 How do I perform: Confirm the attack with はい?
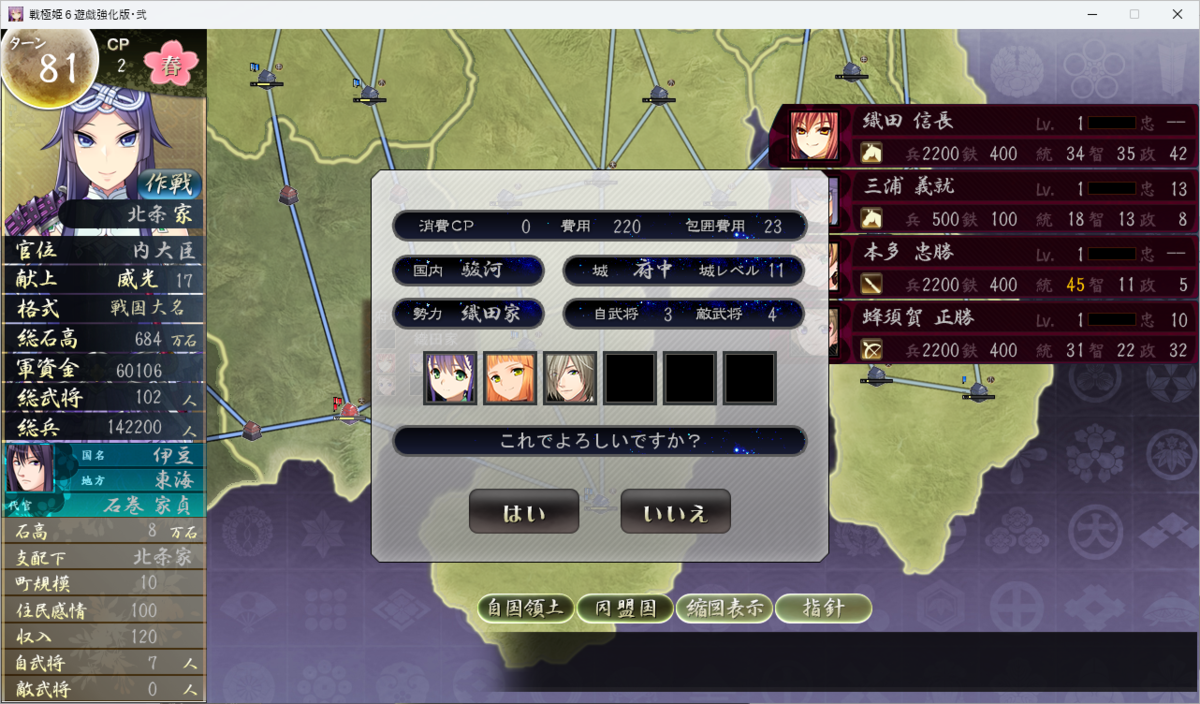[524, 513]
